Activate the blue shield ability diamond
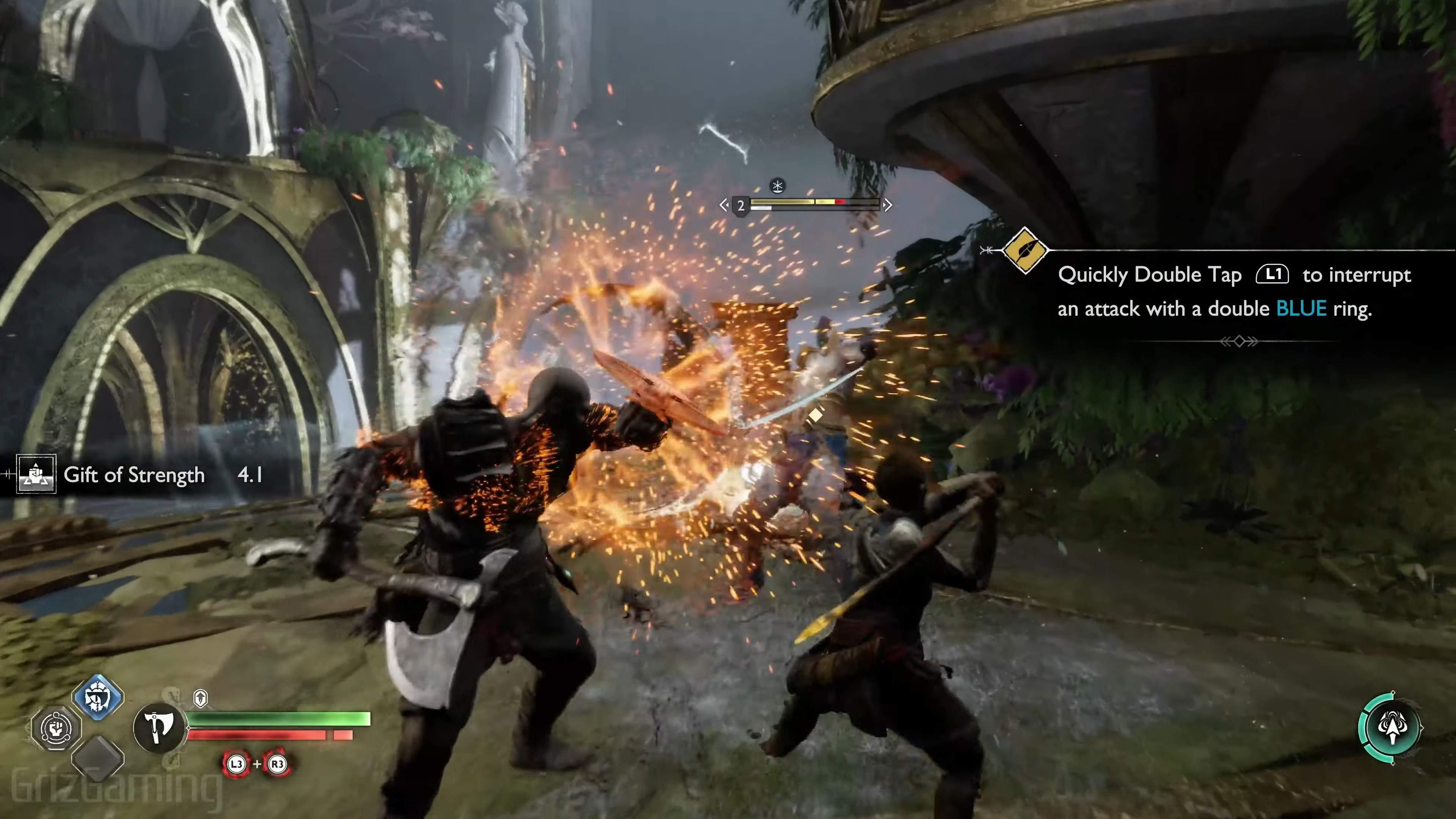 point(98,698)
